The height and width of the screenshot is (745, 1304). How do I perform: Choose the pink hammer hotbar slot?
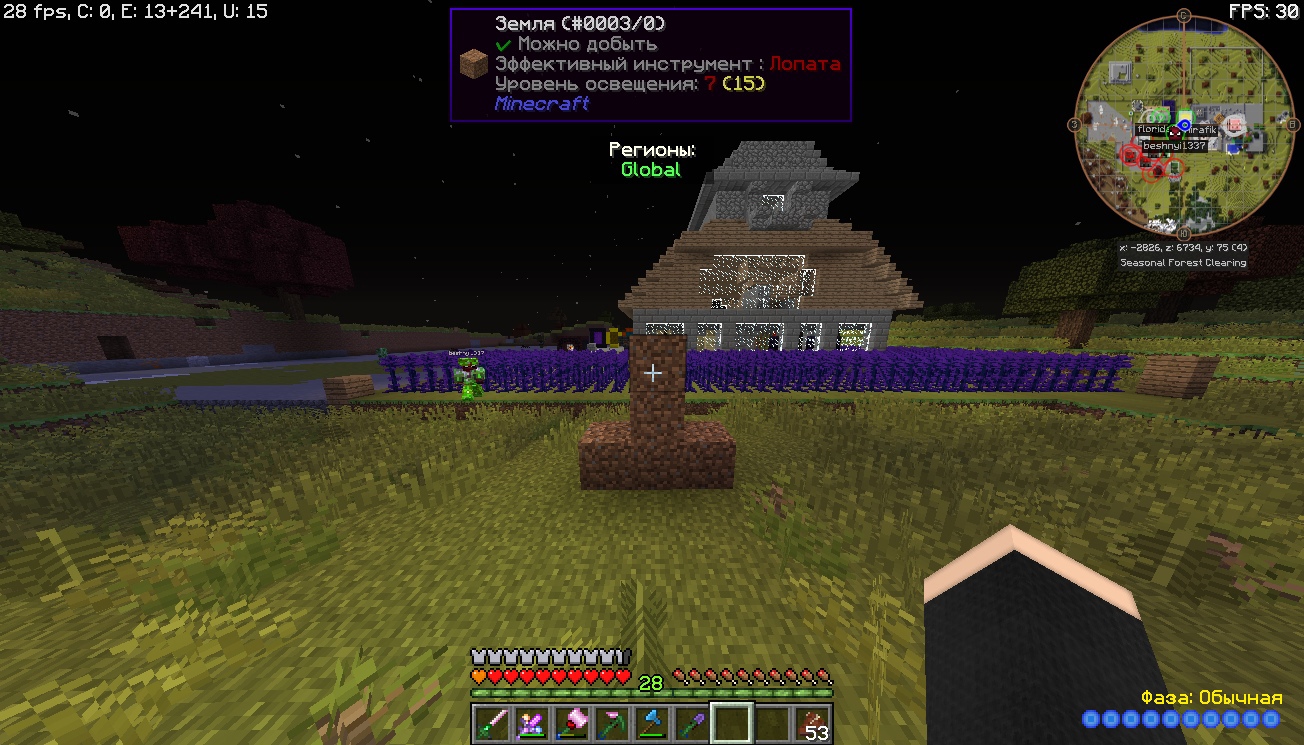point(570,723)
